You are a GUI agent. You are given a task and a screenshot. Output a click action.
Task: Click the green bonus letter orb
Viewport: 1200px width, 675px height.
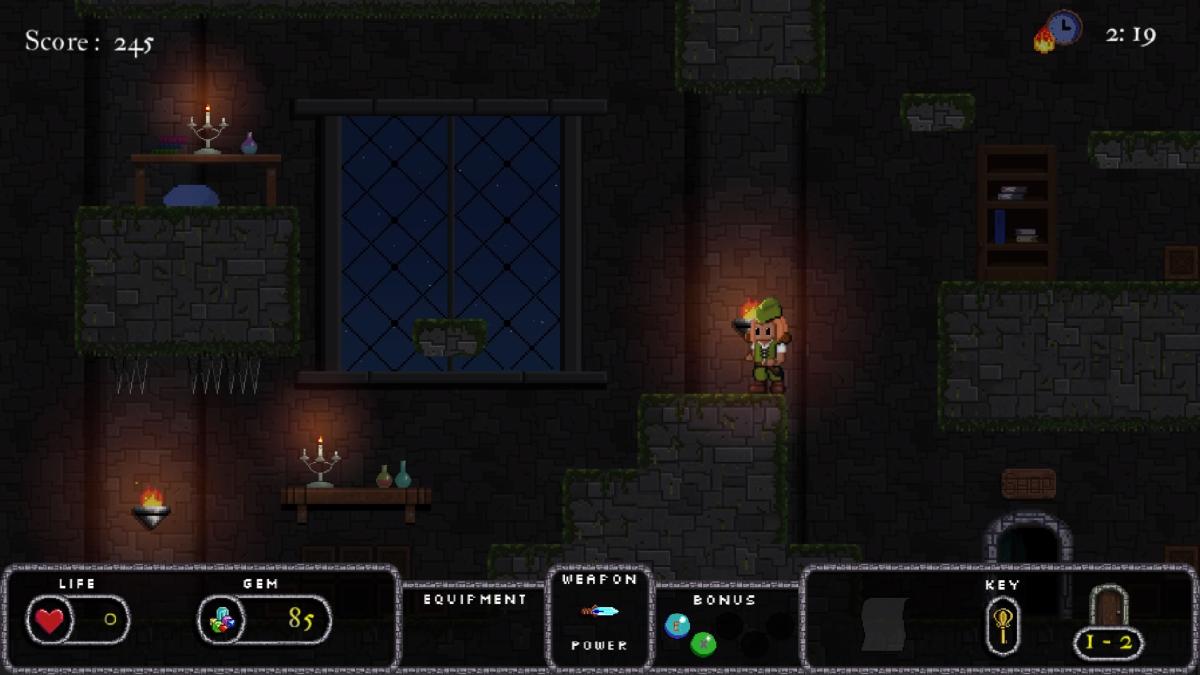pos(703,643)
